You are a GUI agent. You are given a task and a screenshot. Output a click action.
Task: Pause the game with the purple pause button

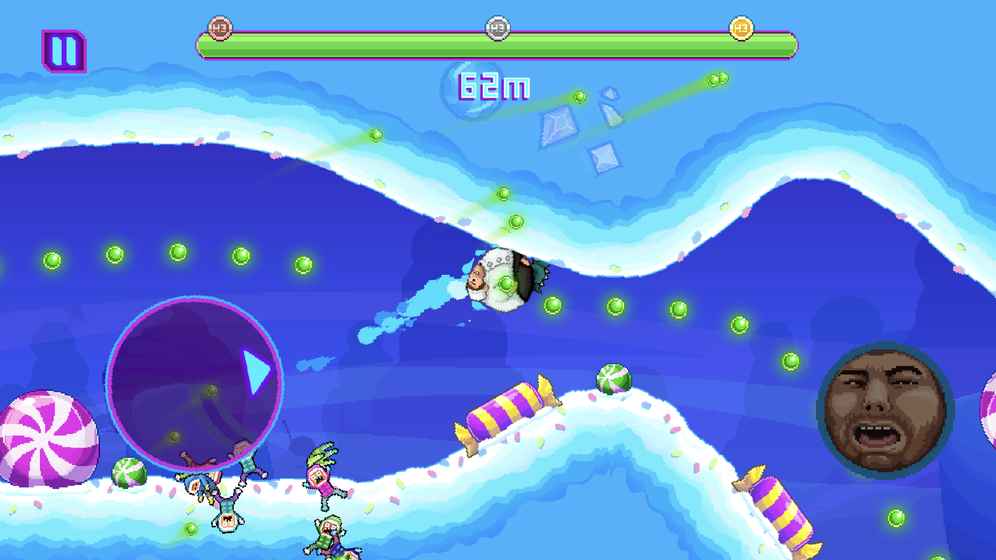coord(63,51)
